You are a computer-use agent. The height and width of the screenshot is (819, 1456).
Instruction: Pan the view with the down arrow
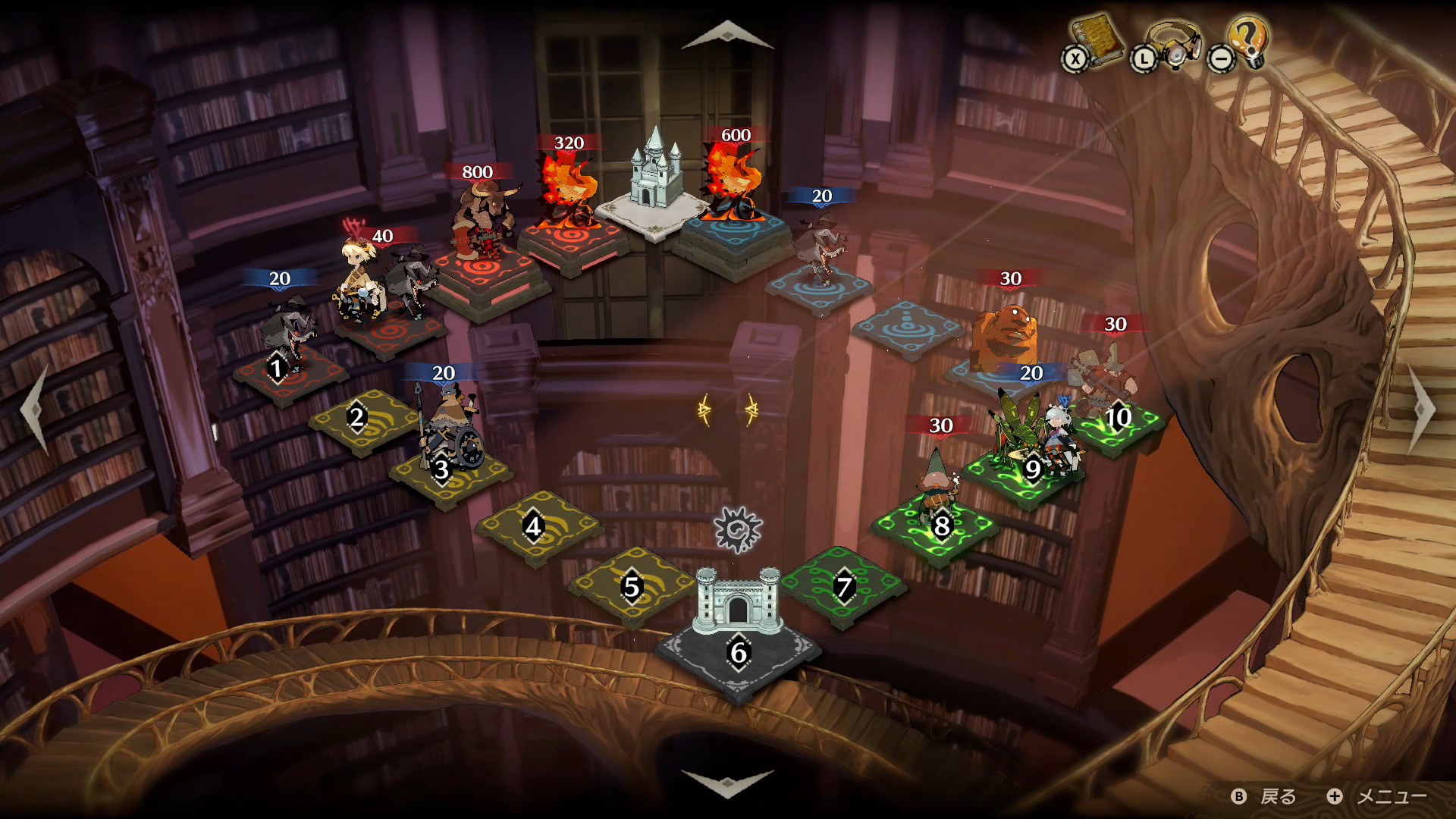pos(727,783)
